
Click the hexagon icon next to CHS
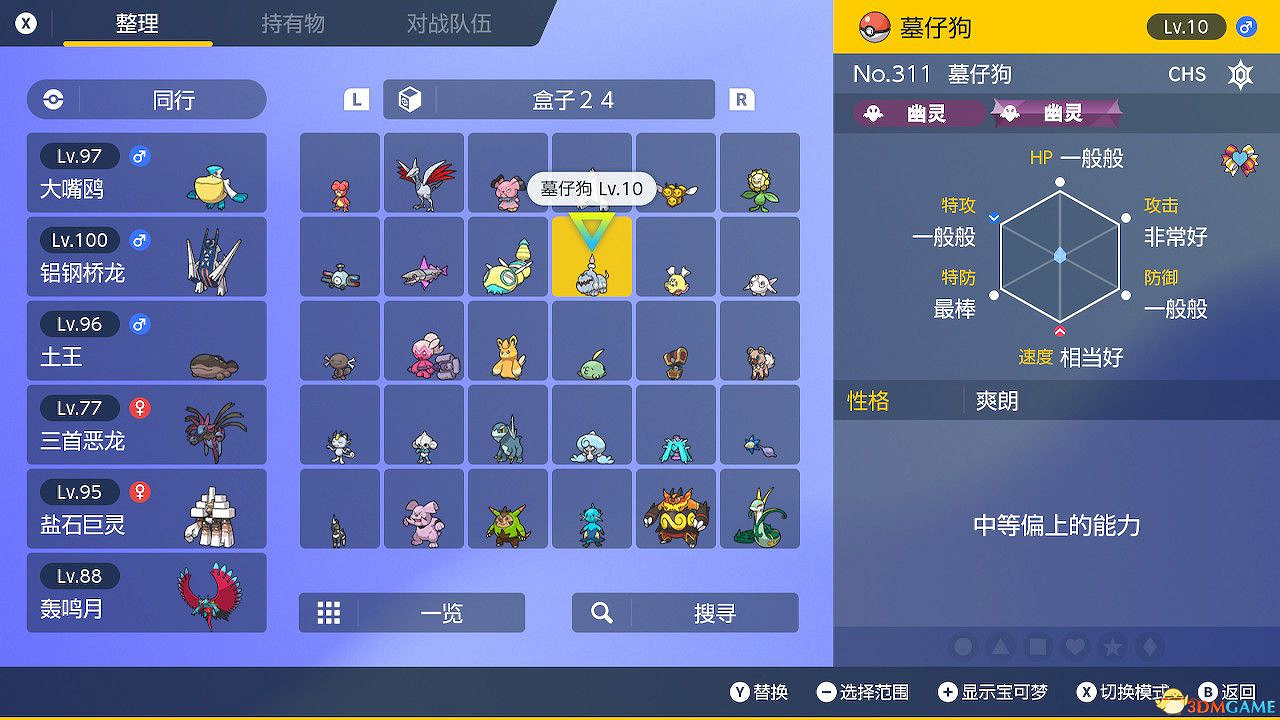coord(1240,74)
